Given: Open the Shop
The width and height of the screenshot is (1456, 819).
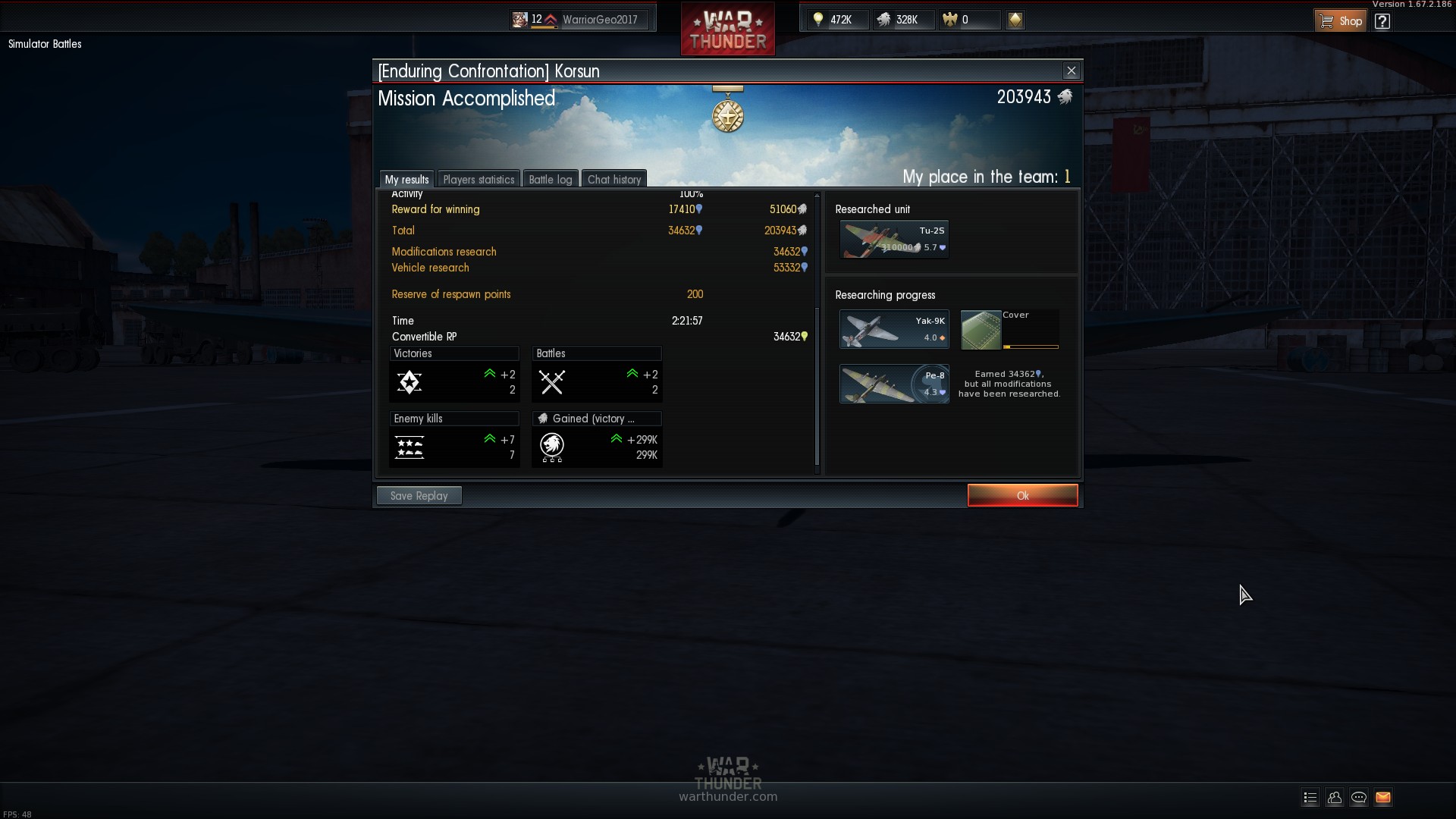Looking at the screenshot, I should (1341, 20).
